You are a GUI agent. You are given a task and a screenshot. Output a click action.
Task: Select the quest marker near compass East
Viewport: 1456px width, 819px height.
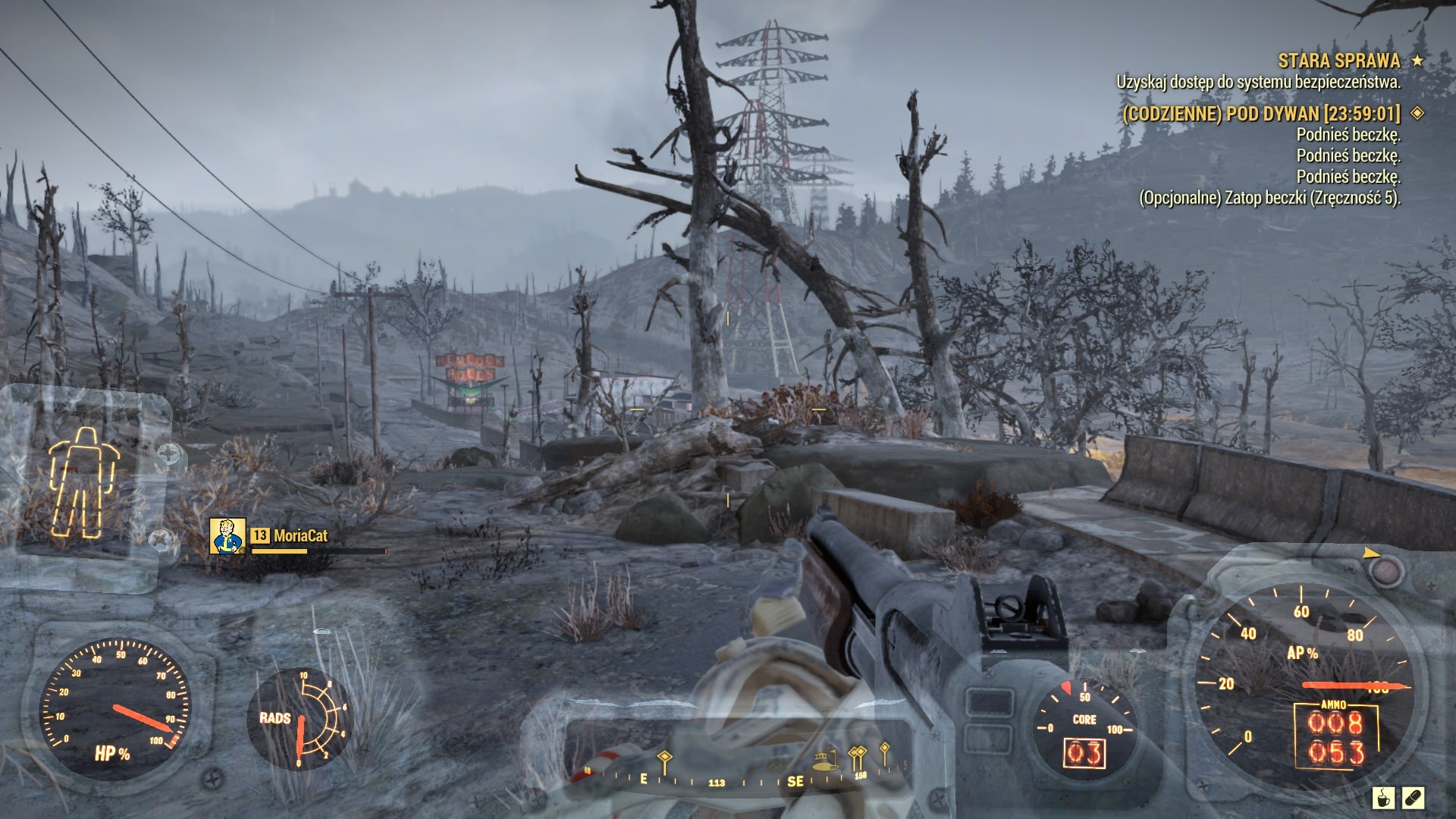(664, 759)
